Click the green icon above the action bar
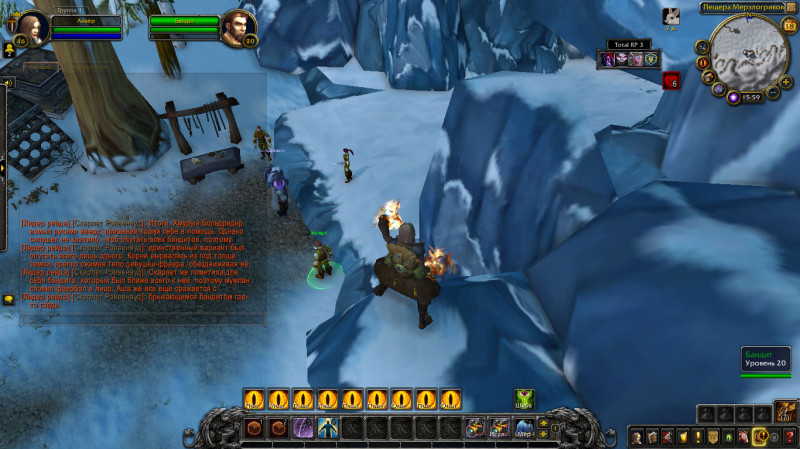Image resolution: width=800 pixels, height=449 pixels. pos(524,398)
